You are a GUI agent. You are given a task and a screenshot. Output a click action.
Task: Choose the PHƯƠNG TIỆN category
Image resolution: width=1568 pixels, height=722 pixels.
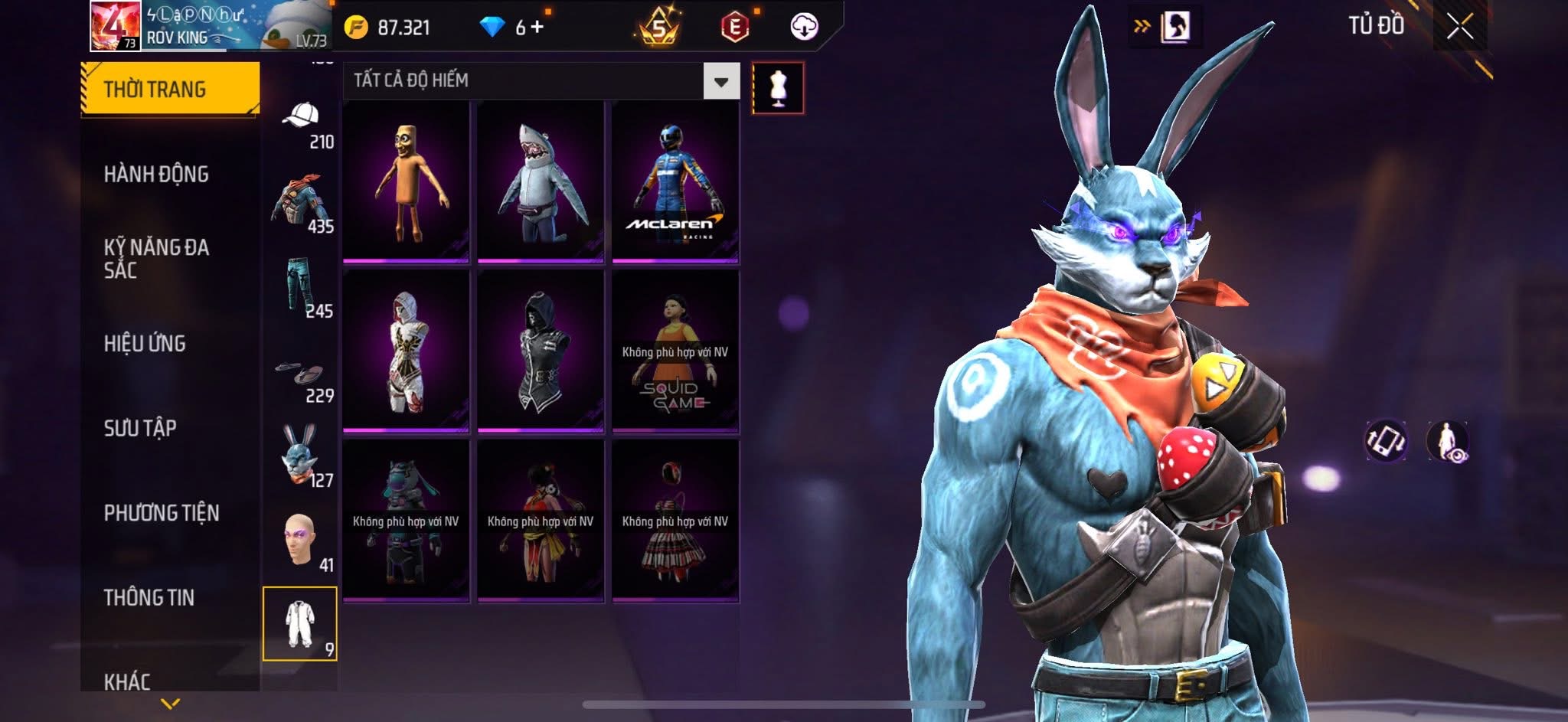[x=162, y=513]
